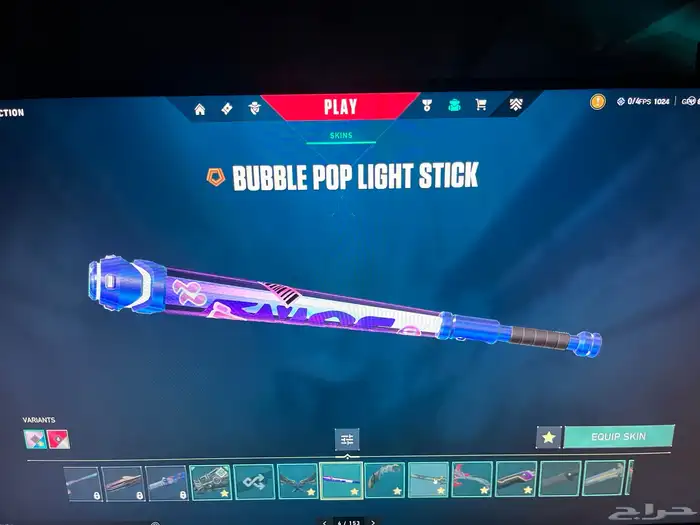
Task: Click the red PLAY button
Action: [x=340, y=107]
